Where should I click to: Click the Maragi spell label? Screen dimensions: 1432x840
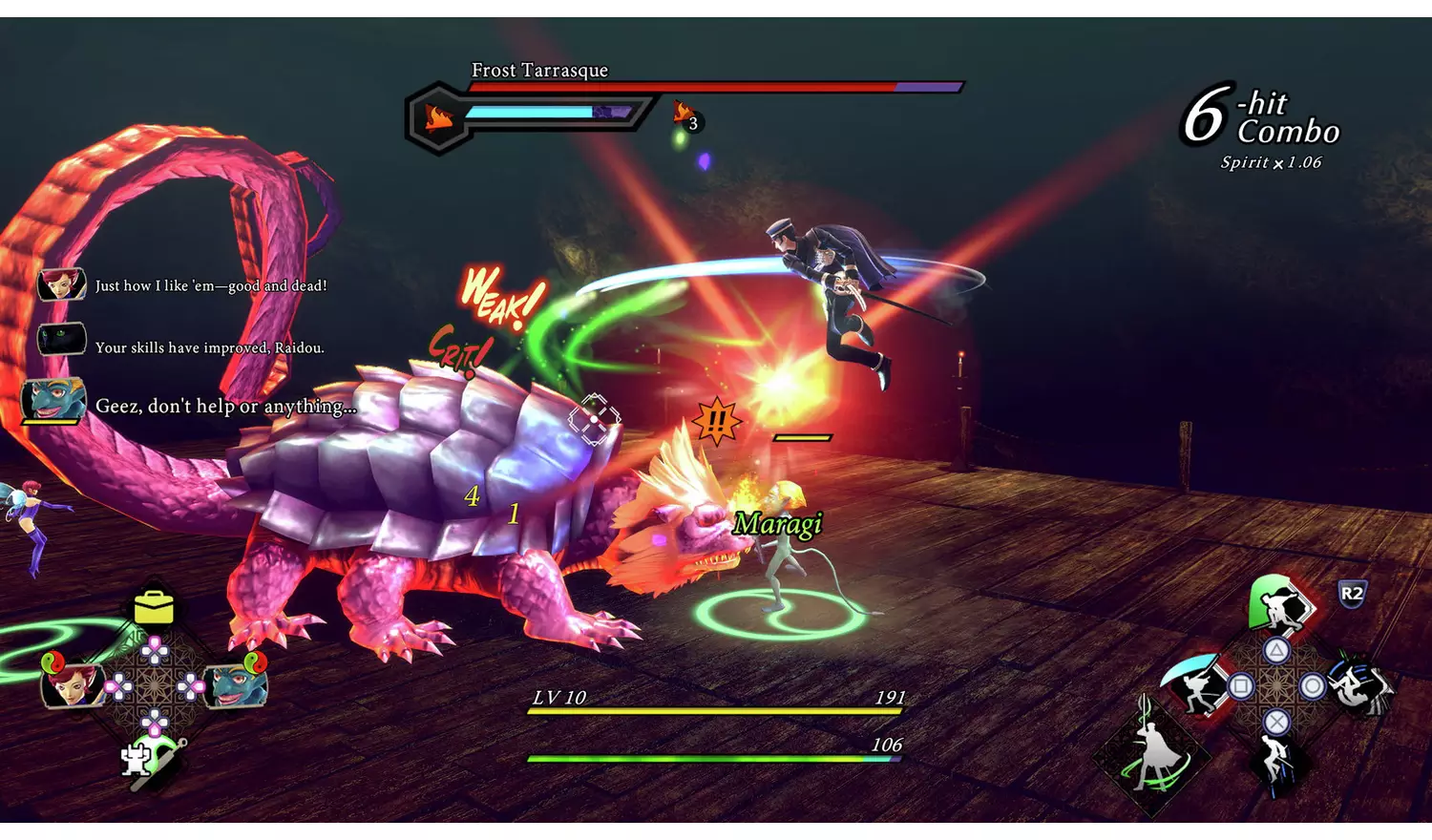(778, 522)
